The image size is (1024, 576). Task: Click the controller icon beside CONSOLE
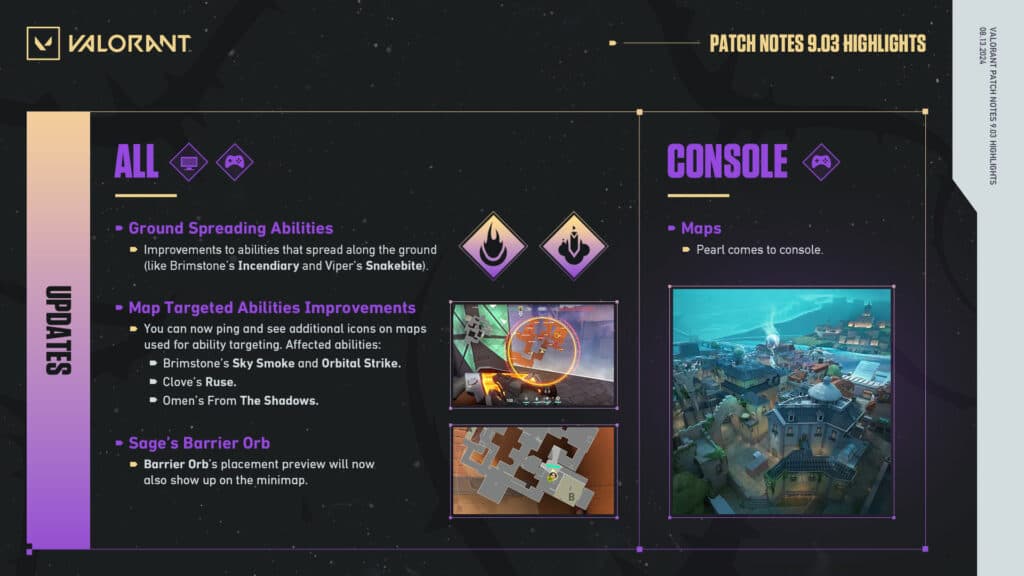click(x=821, y=161)
